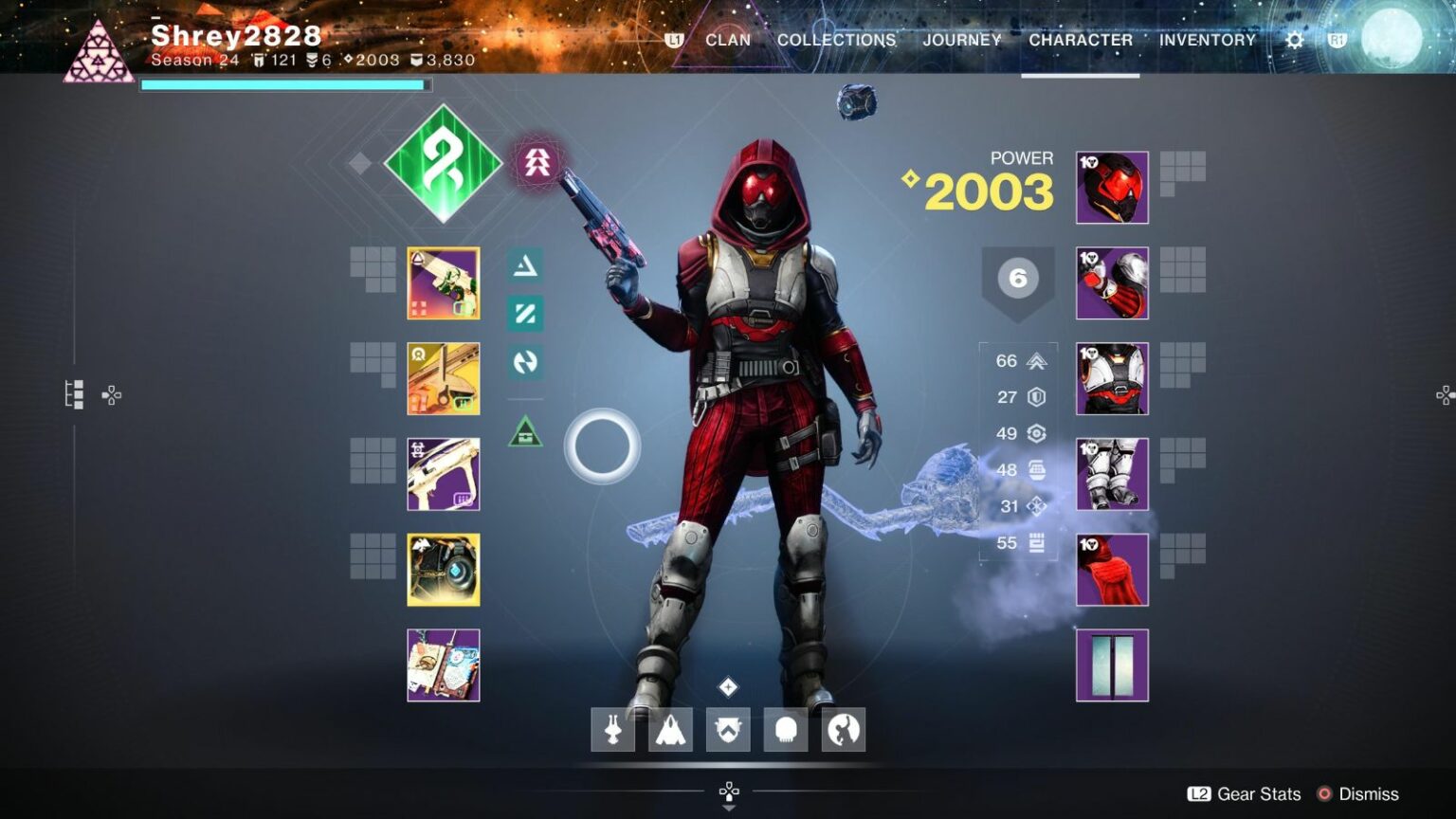Switch to the Inventory tab

coord(1208,40)
